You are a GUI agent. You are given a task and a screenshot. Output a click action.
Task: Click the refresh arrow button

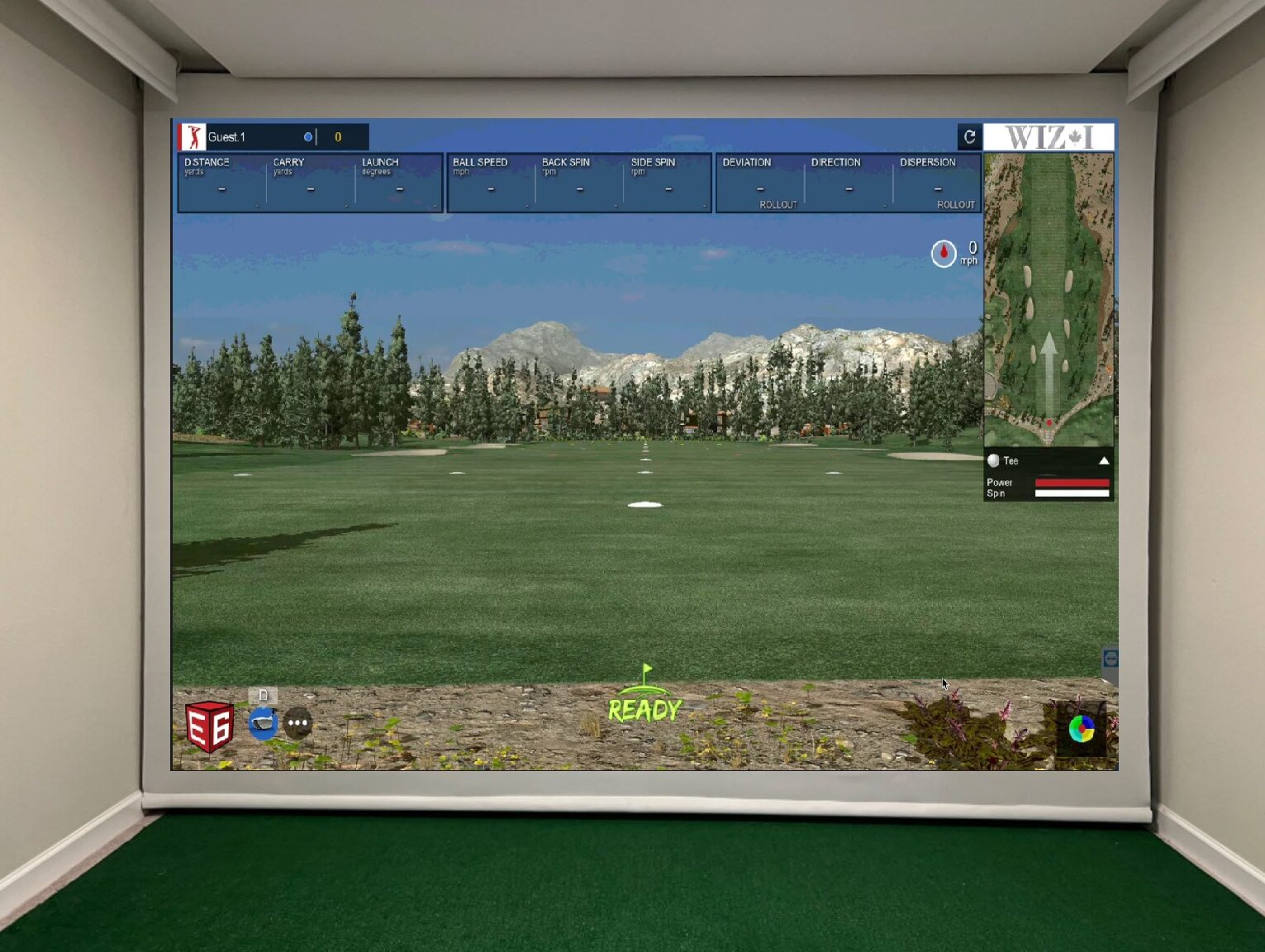[969, 136]
